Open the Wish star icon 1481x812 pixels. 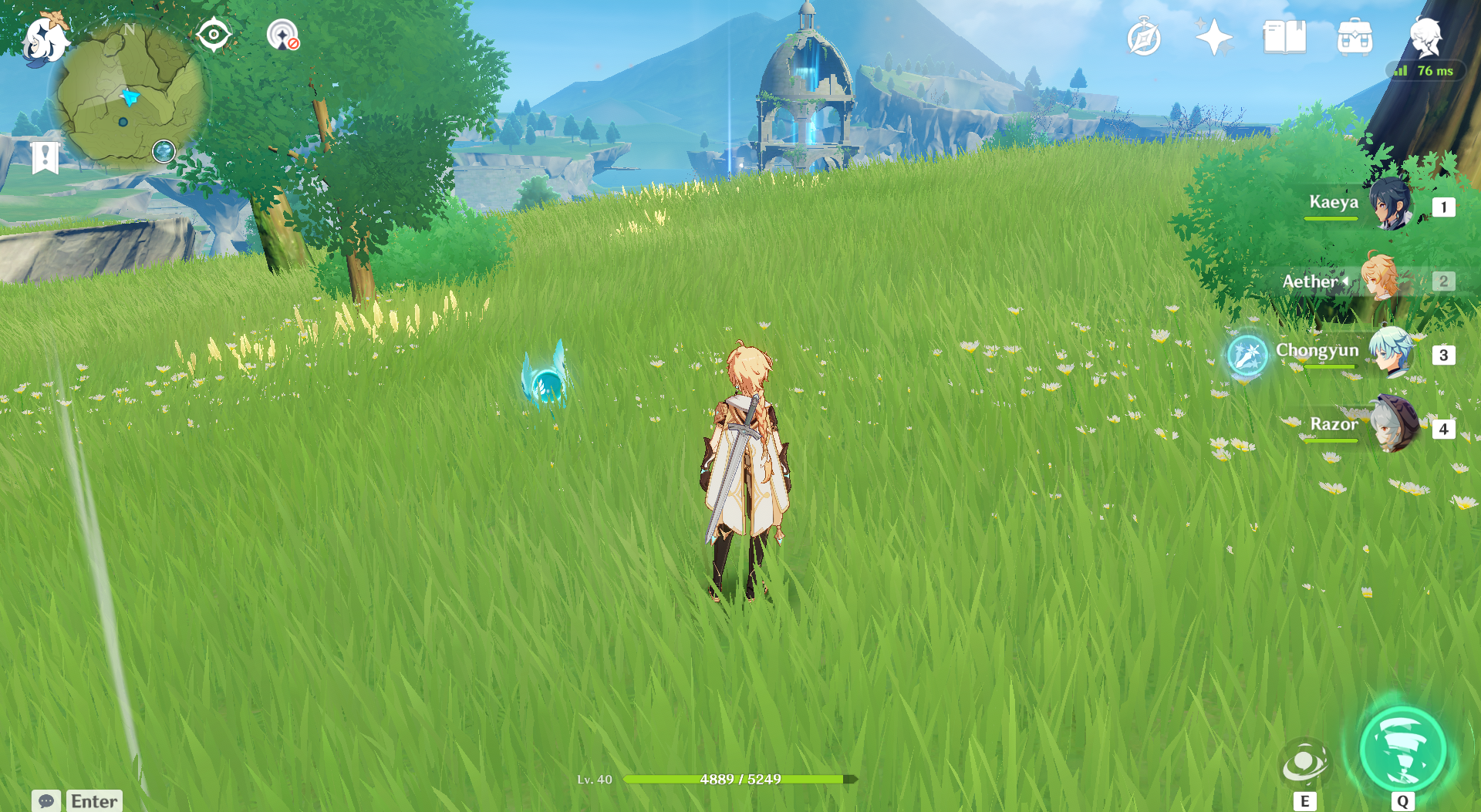pos(1213,37)
